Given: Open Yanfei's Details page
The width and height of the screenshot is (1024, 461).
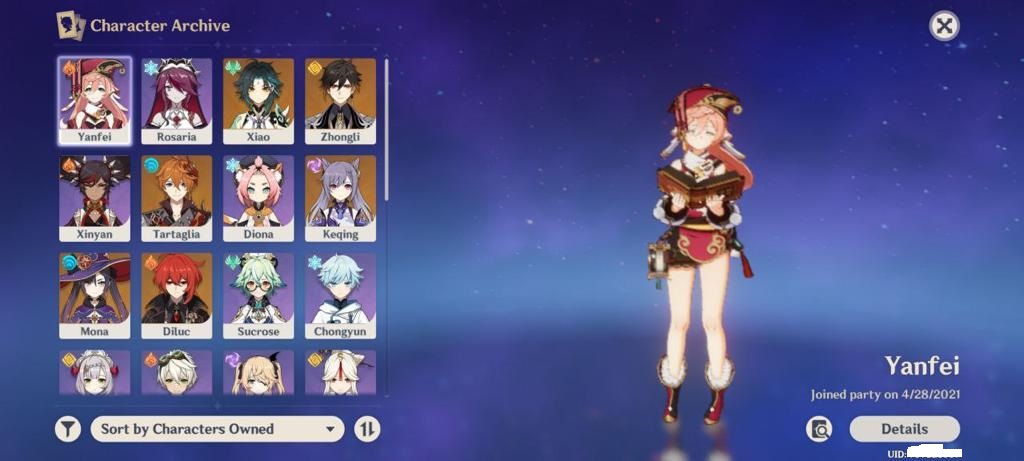Looking at the screenshot, I should pos(904,429).
